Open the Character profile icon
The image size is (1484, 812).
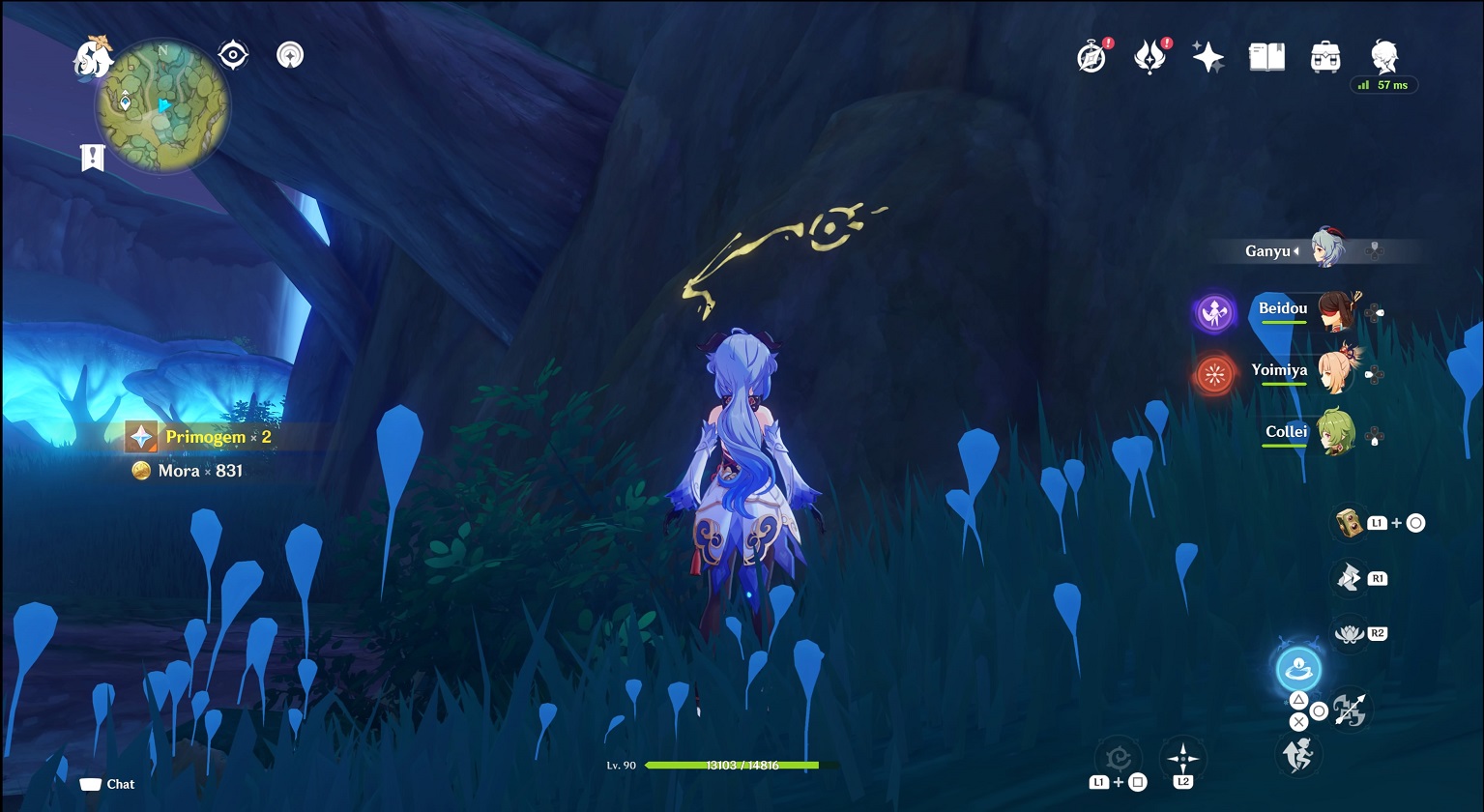pos(1384,55)
